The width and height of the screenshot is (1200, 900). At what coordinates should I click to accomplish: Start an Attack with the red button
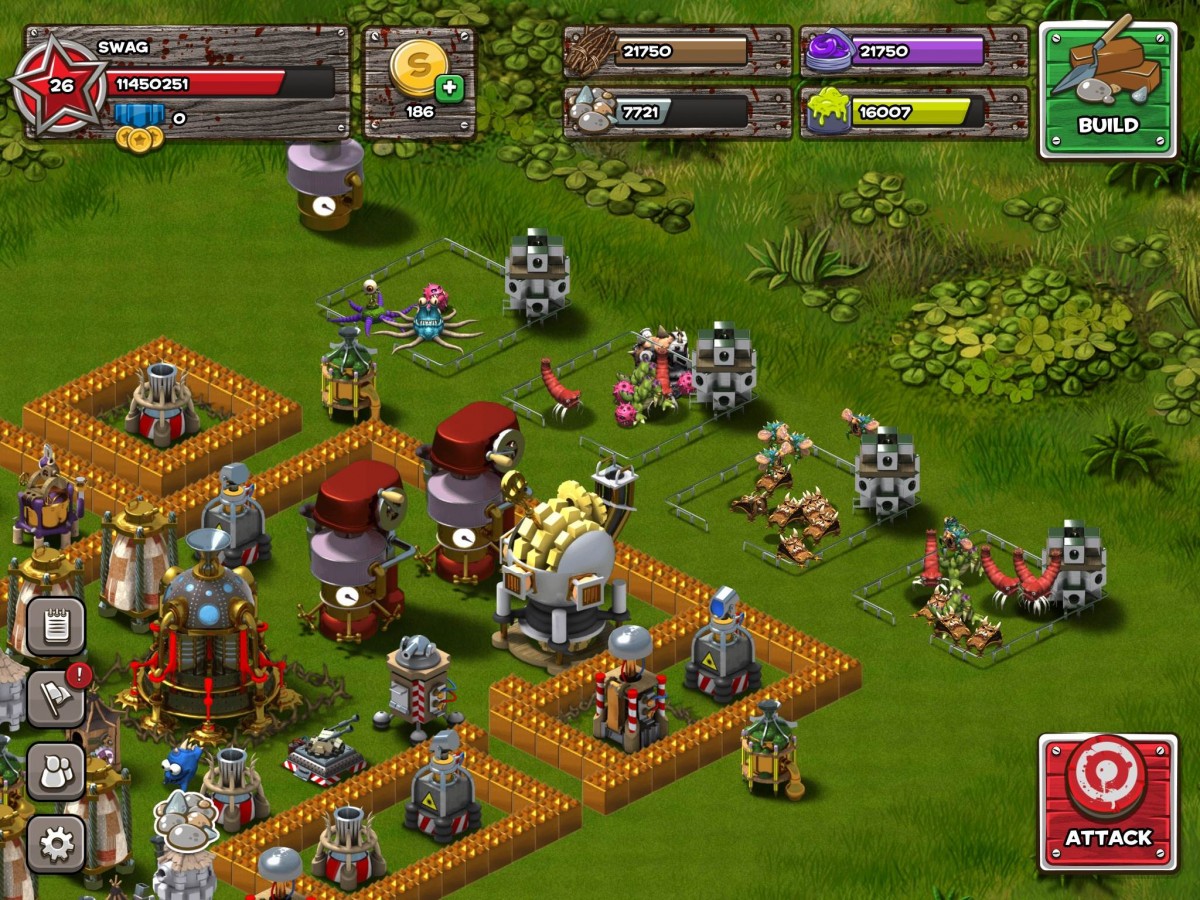point(1107,802)
